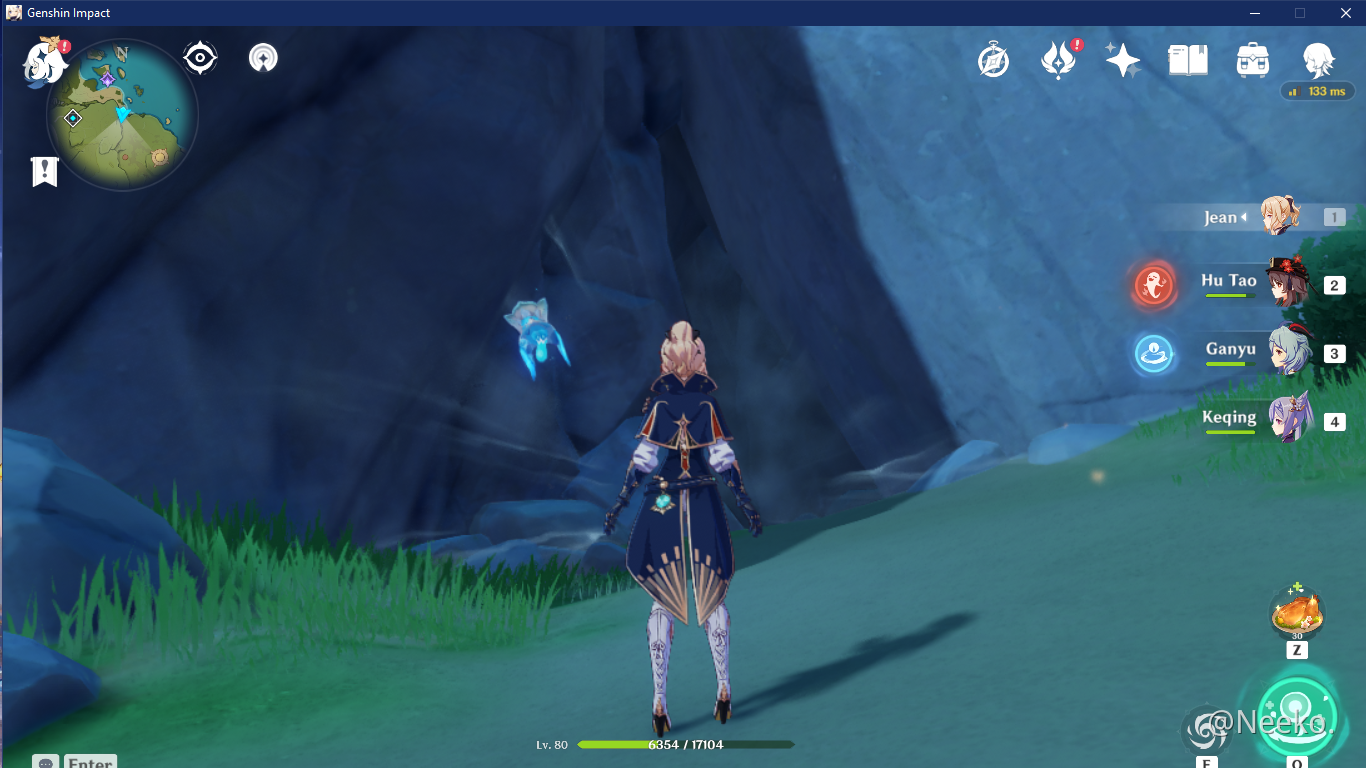Screen dimensions: 1366x768
Task: Select the quest banner icon
Action: click(x=43, y=172)
